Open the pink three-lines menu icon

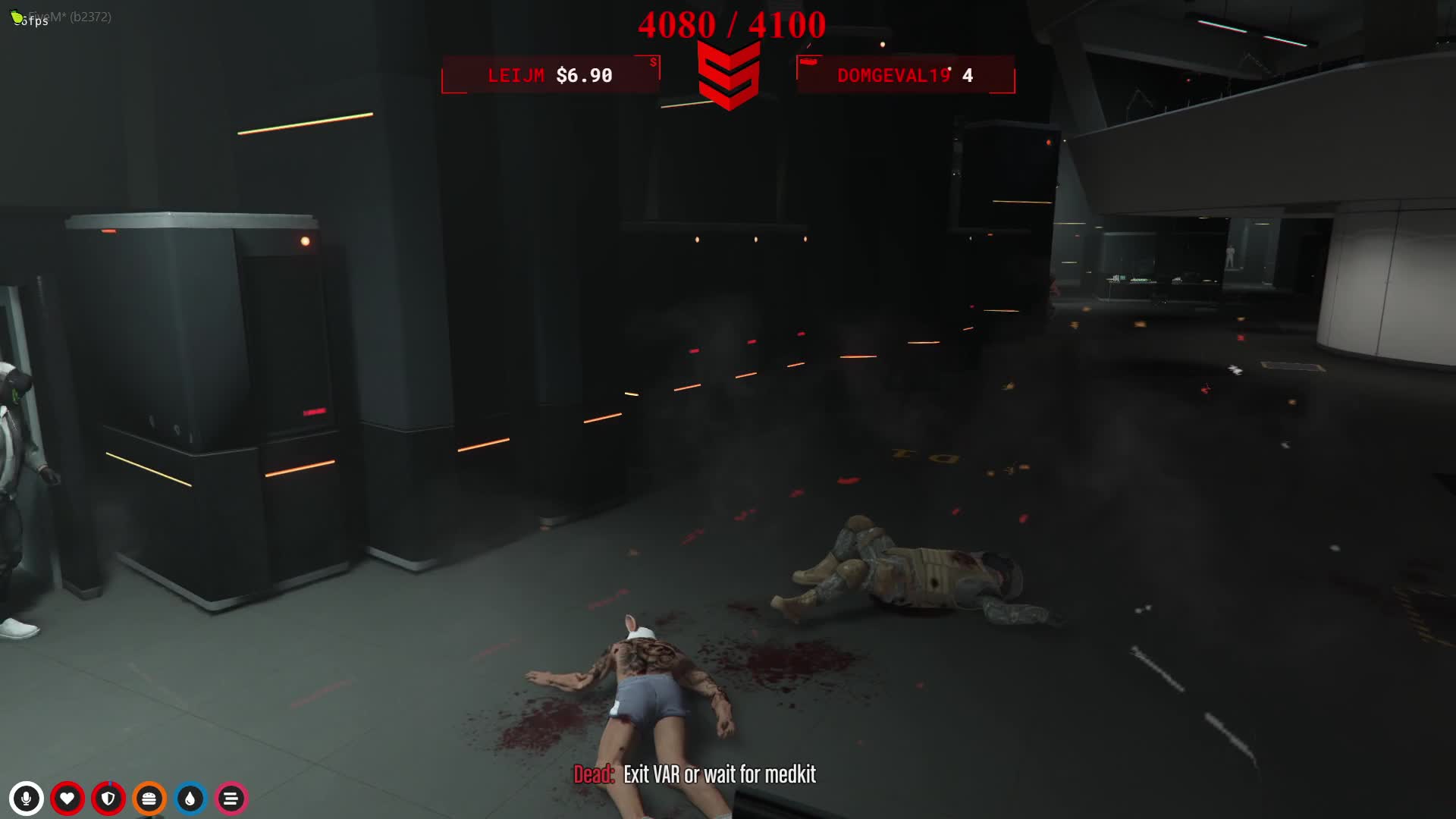click(x=231, y=799)
